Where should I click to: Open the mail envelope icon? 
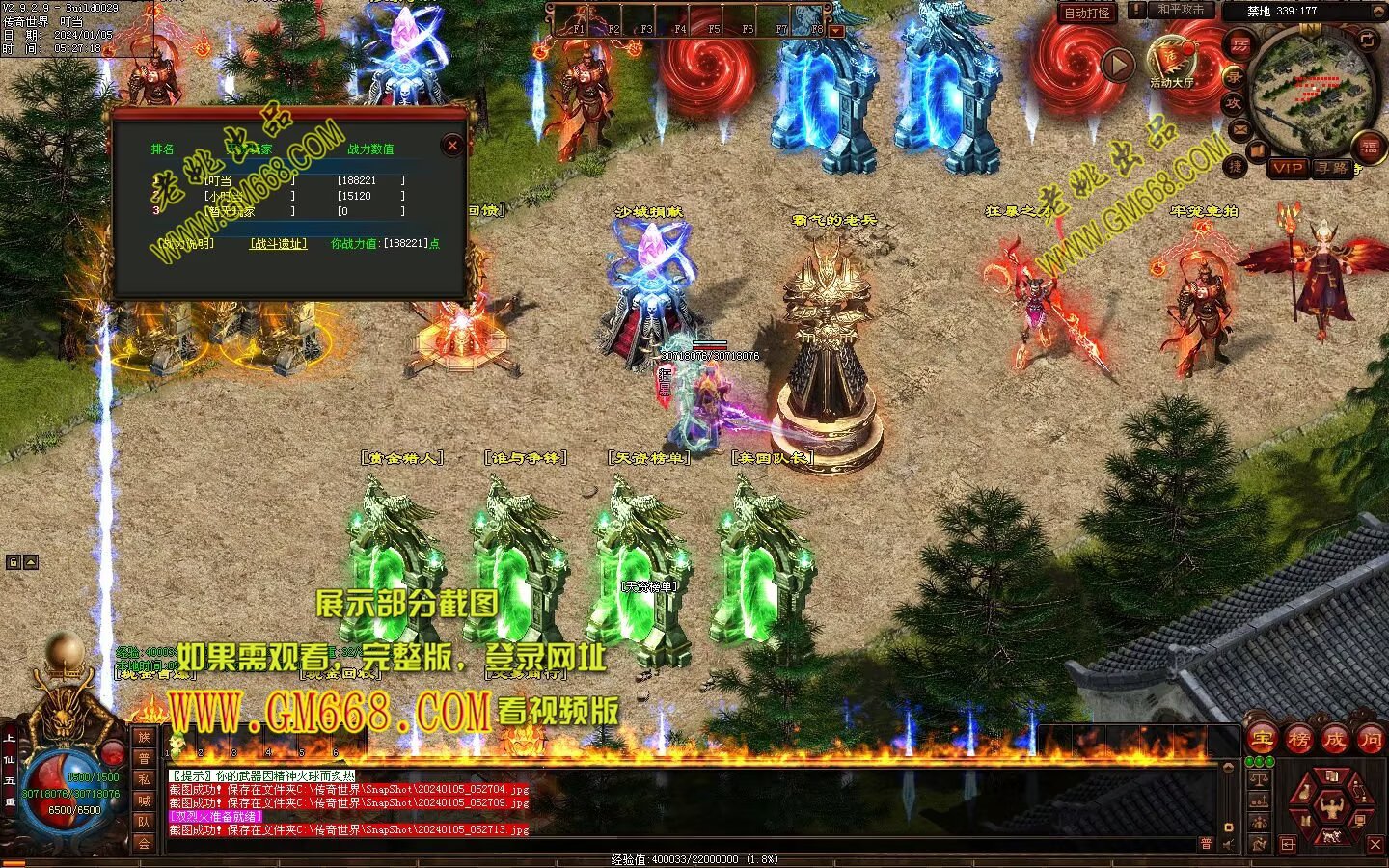[x=1240, y=129]
